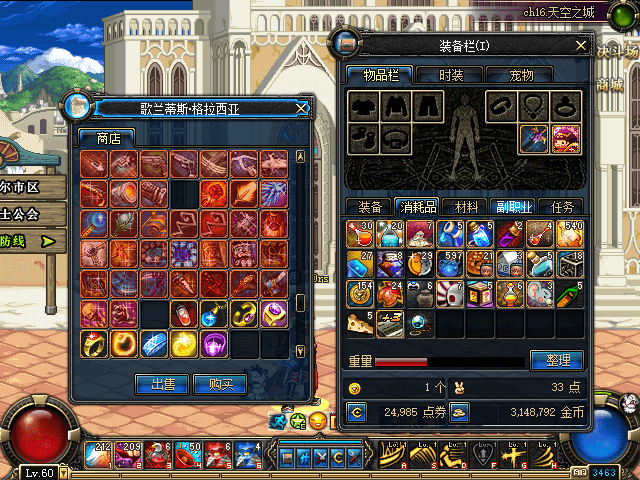This screenshot has width=640, height=480.
Task: Close the 歌兰蒂斯·格拉西亚 shop window
Action: pos(302,108)
